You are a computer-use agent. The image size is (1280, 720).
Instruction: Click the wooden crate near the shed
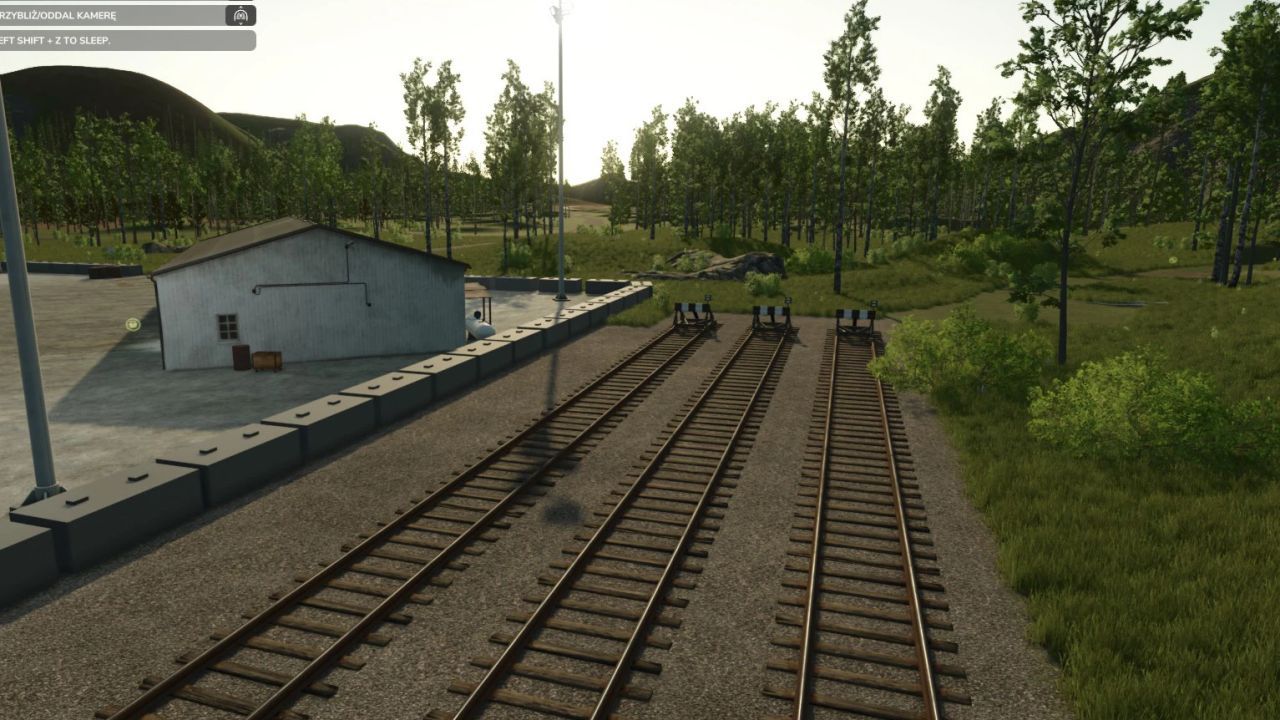pyautogui.click(x=268, y=360)
